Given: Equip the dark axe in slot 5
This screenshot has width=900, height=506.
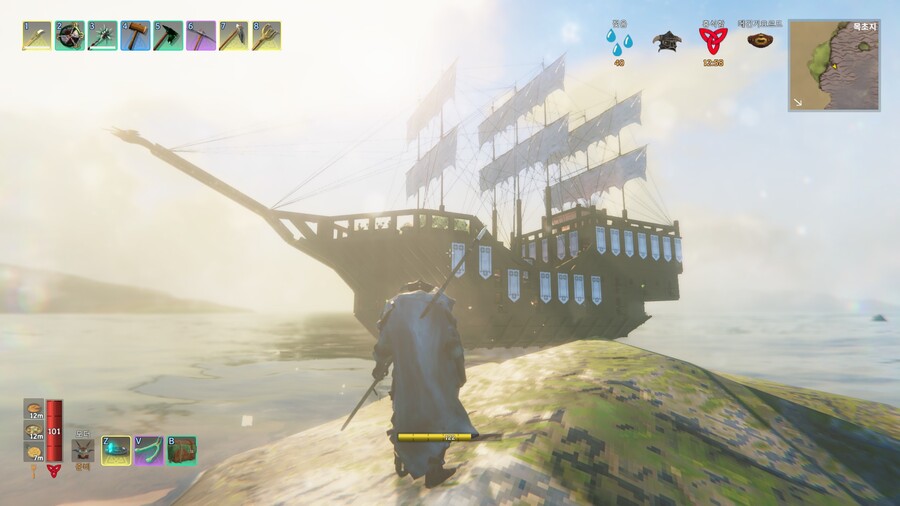Looking at the screenshot, I should pyautogui.click(x=168, y=36).
